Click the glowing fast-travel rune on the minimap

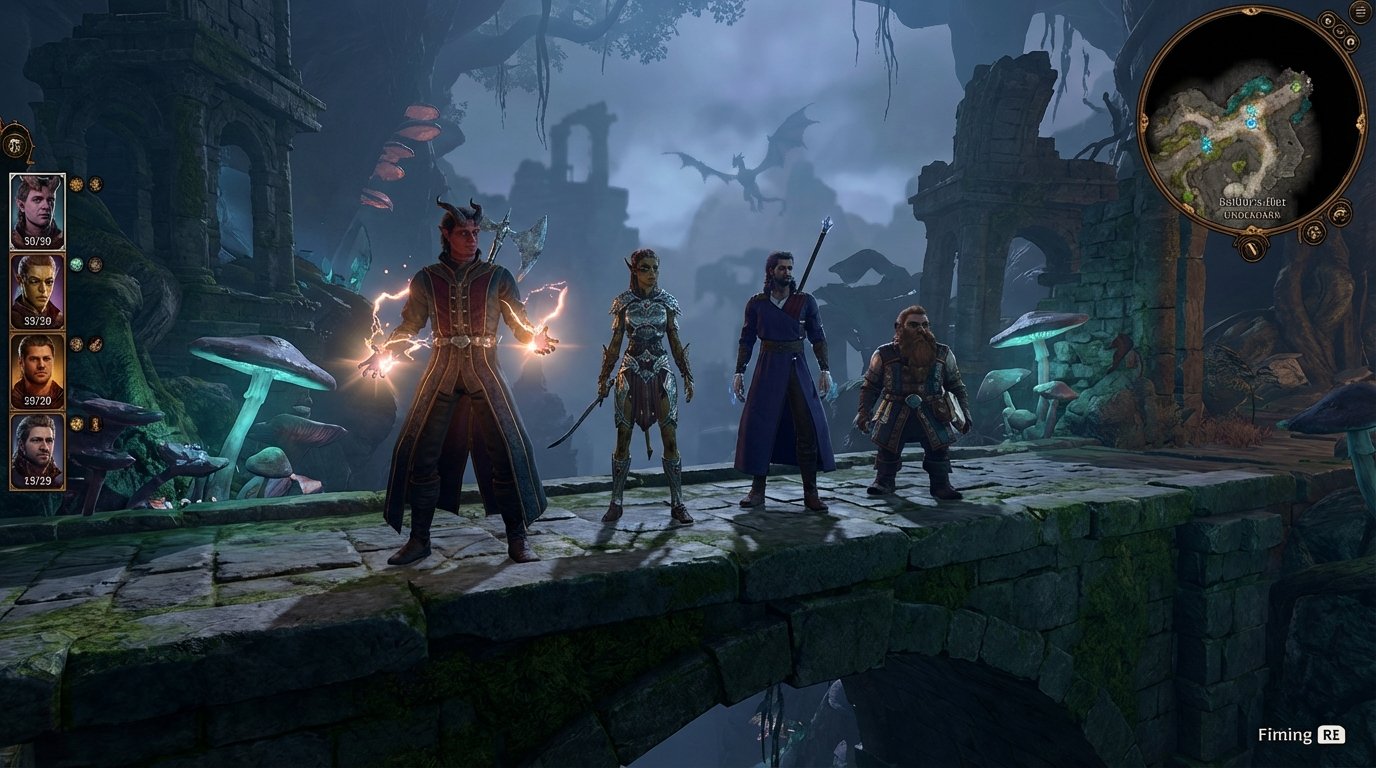1253,122
